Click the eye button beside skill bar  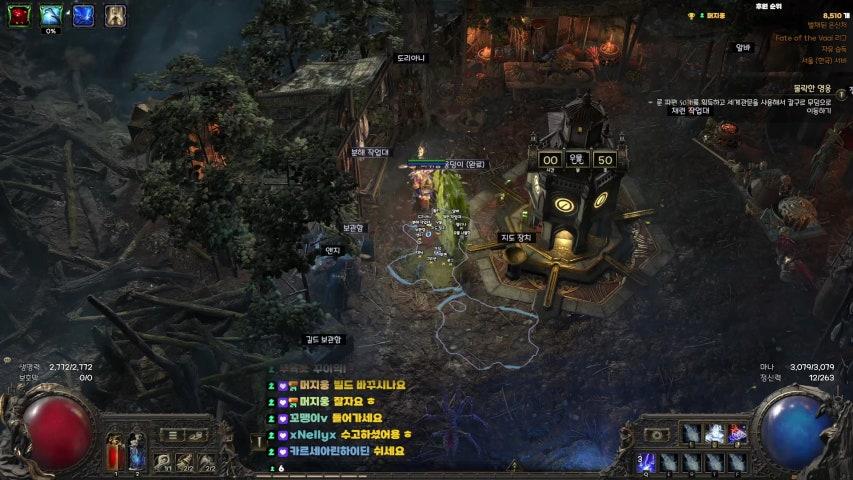[x=657, y=435]
